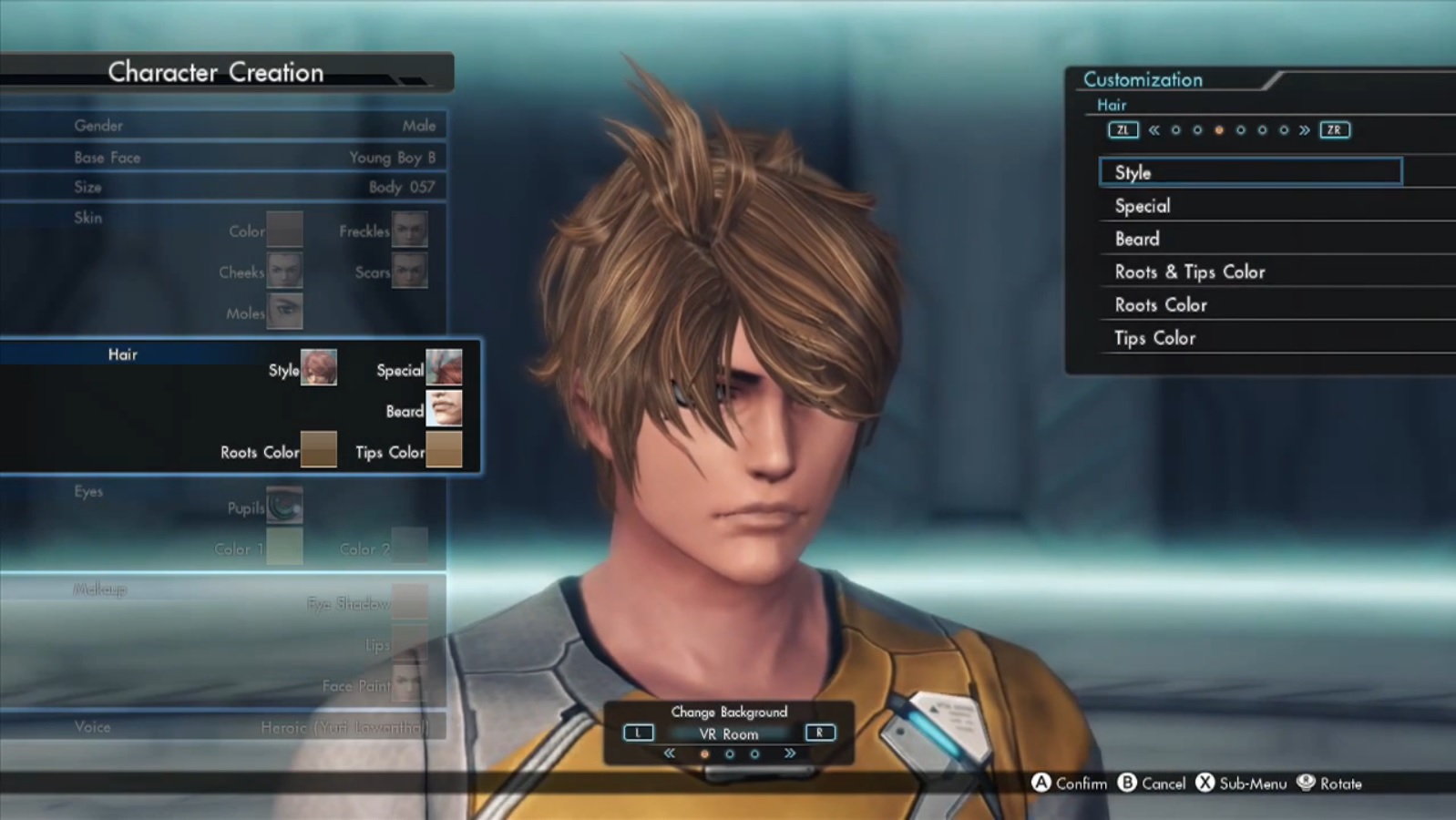Image resolution: width=1456 pixels, height=820 pixels.
Task: Go to next customization page arrow
Action: pos(1305,130)
